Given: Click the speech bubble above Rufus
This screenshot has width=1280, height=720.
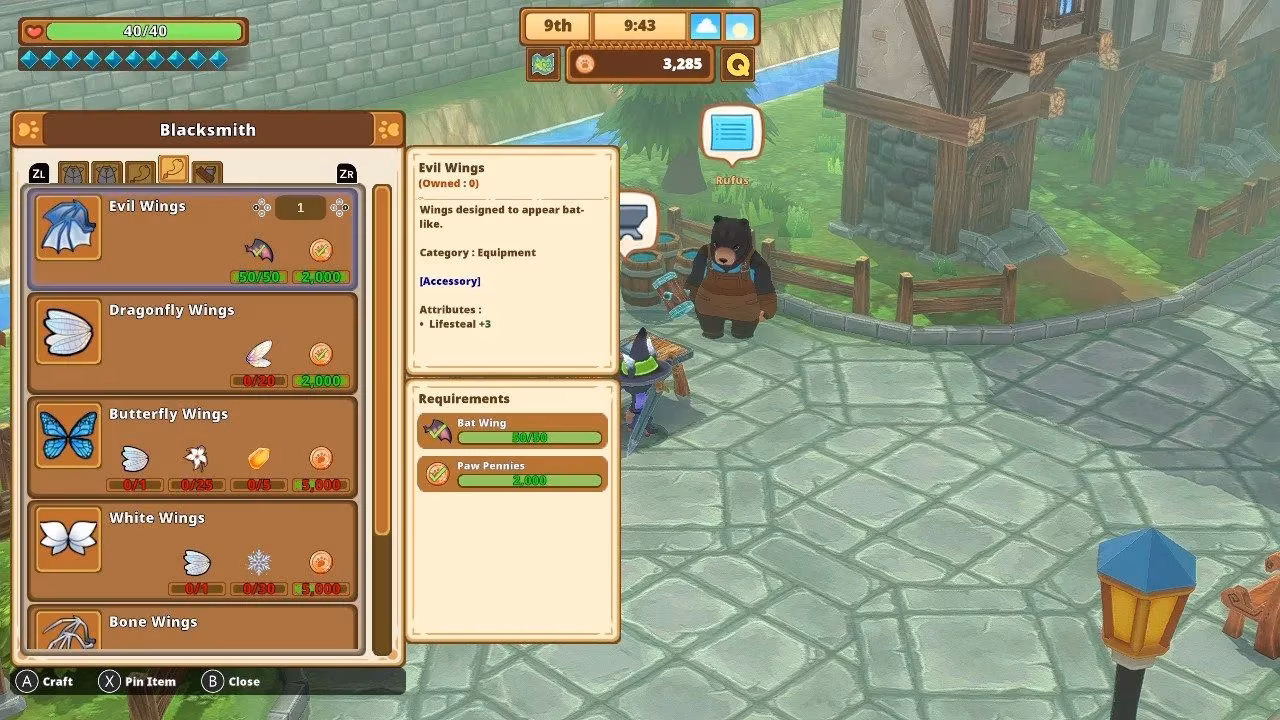Looking at the screenshot, I should pos(732,134).
